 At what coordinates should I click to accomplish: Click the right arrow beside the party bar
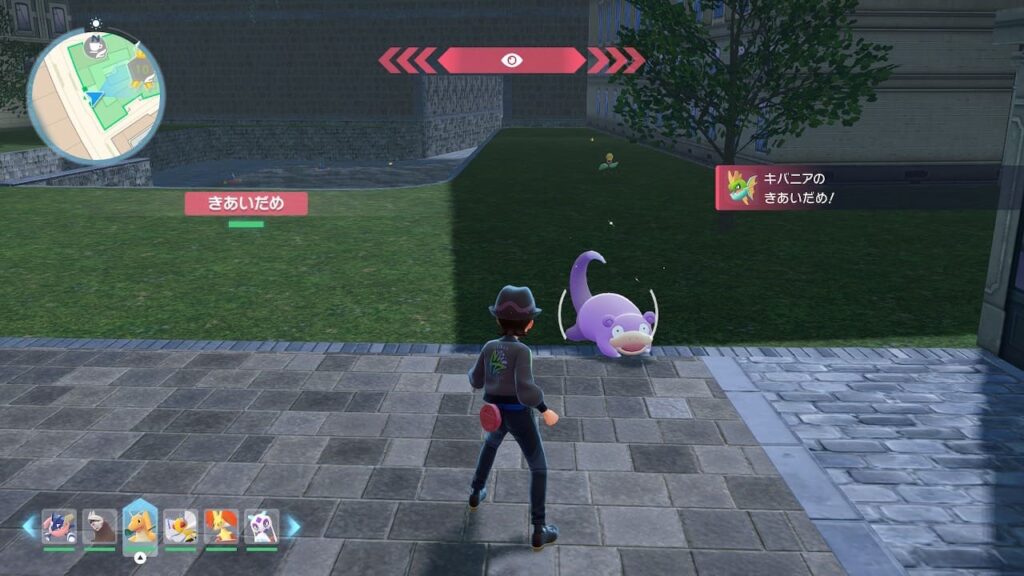click(x=293, y=526)
